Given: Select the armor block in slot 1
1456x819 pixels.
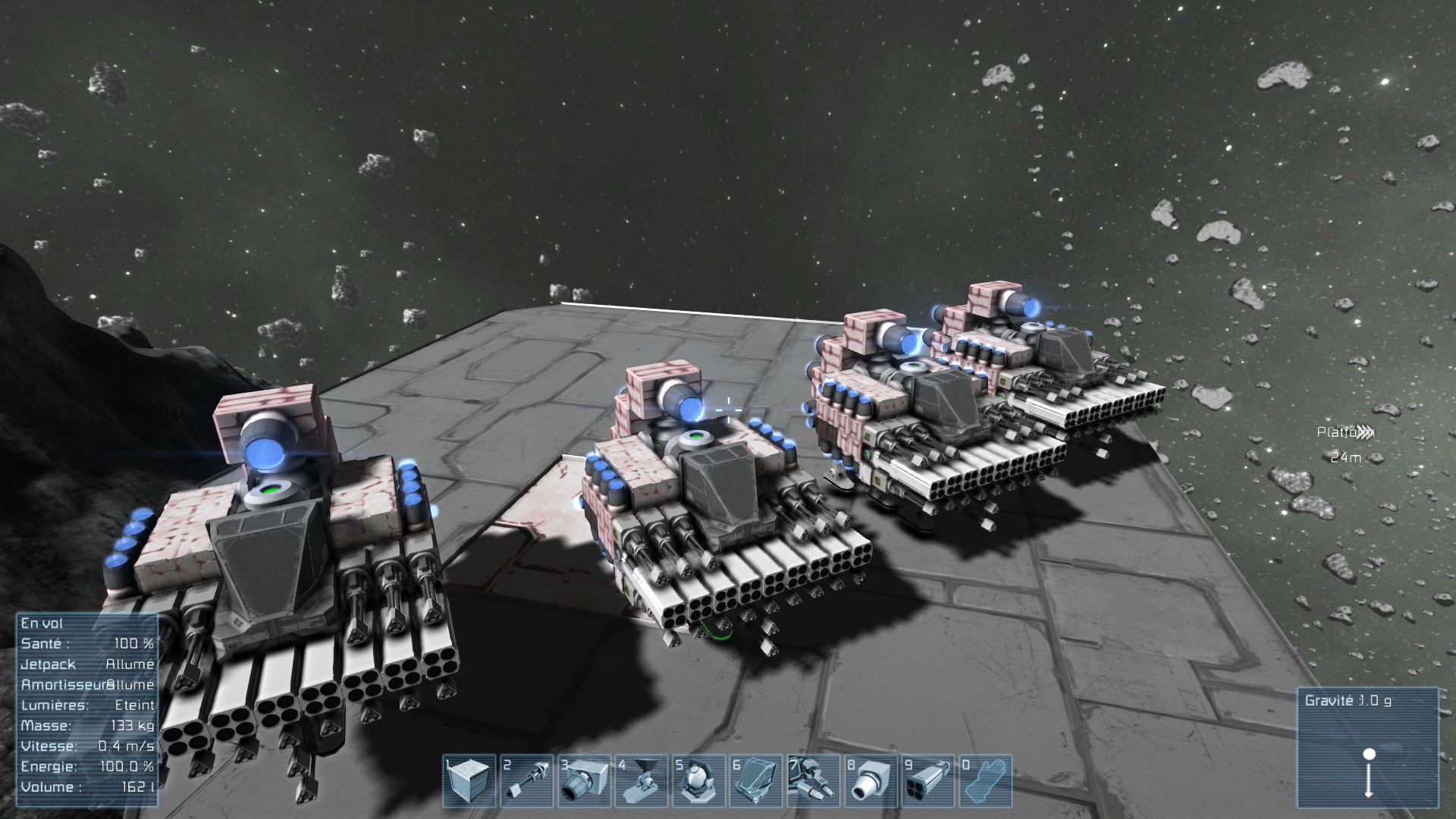Looking at the screenshot, I should pos(469,780).
